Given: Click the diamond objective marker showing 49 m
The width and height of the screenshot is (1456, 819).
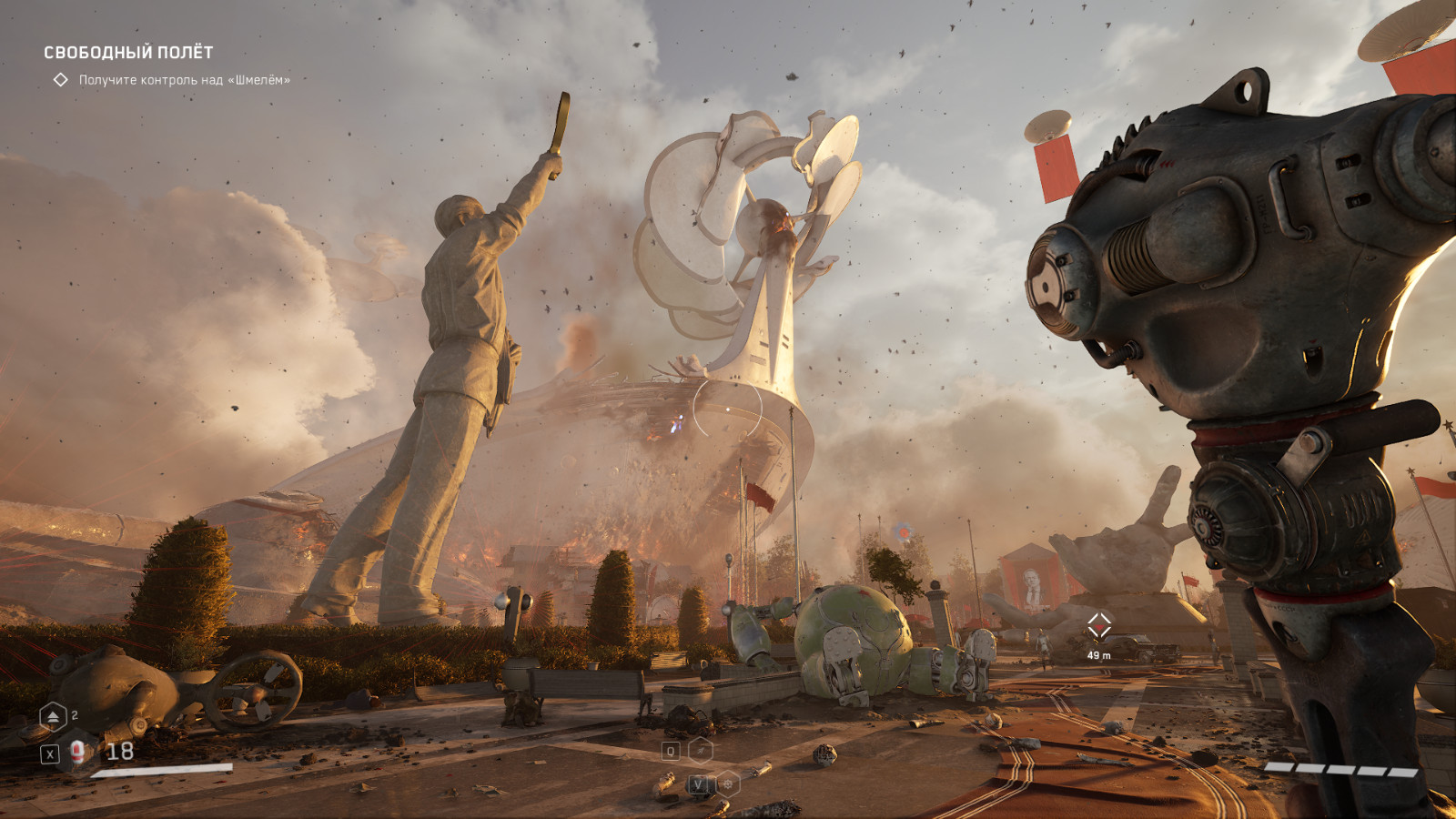Looking at the screenshot, I should (1101, 626).
